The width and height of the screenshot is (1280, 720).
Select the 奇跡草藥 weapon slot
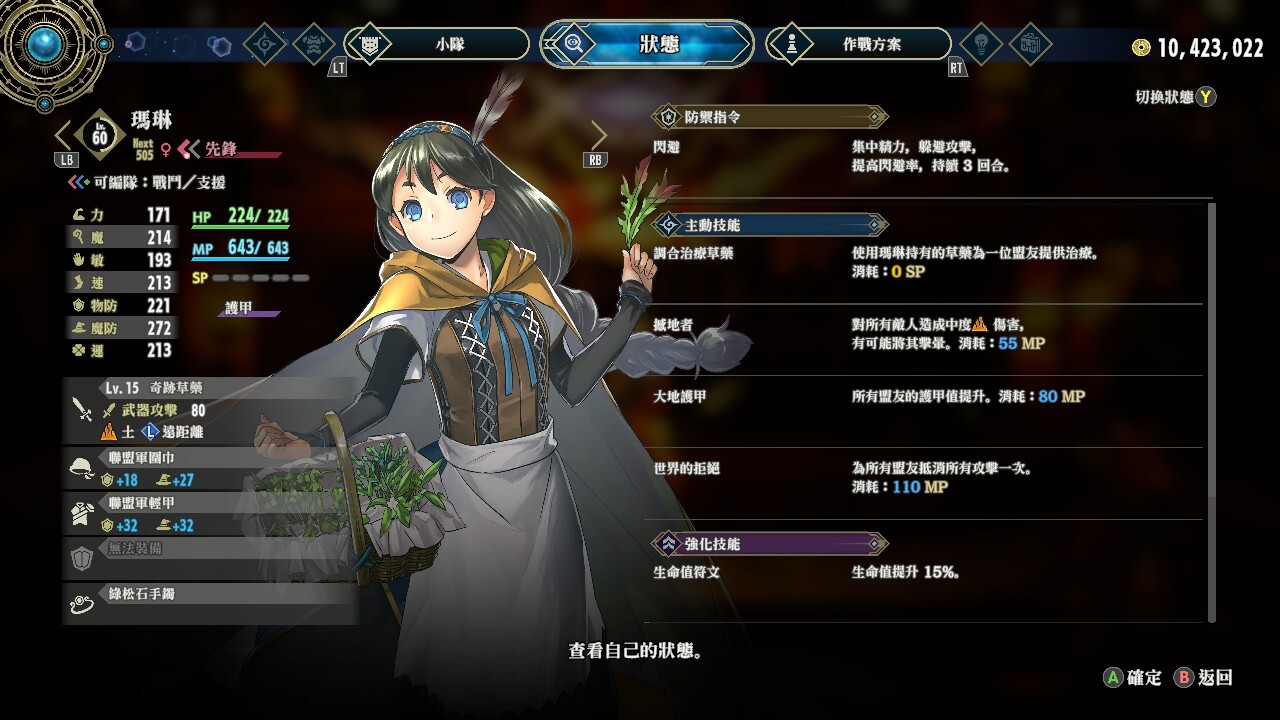pos(210,410)
